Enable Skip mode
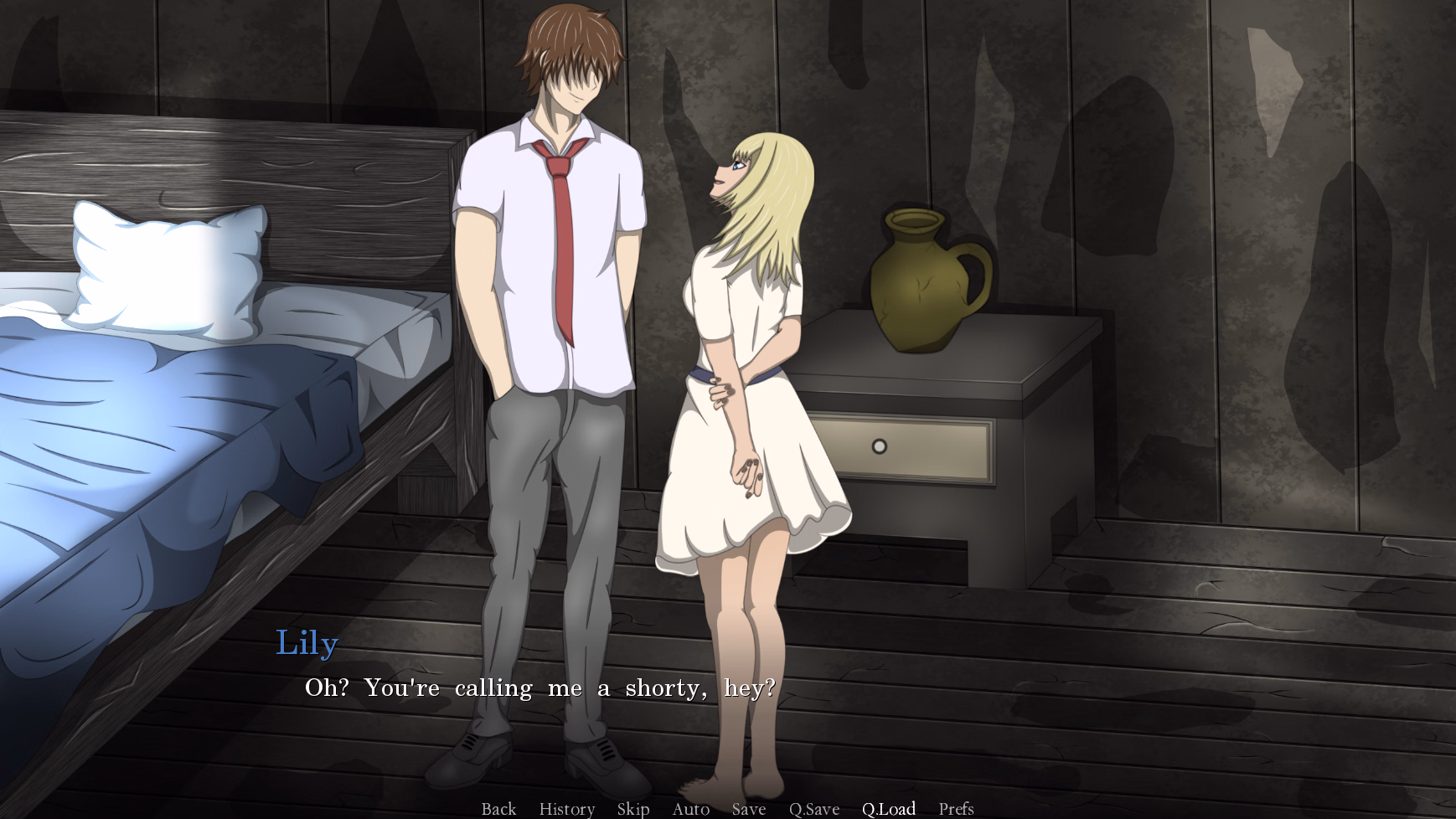 (633, 809)
